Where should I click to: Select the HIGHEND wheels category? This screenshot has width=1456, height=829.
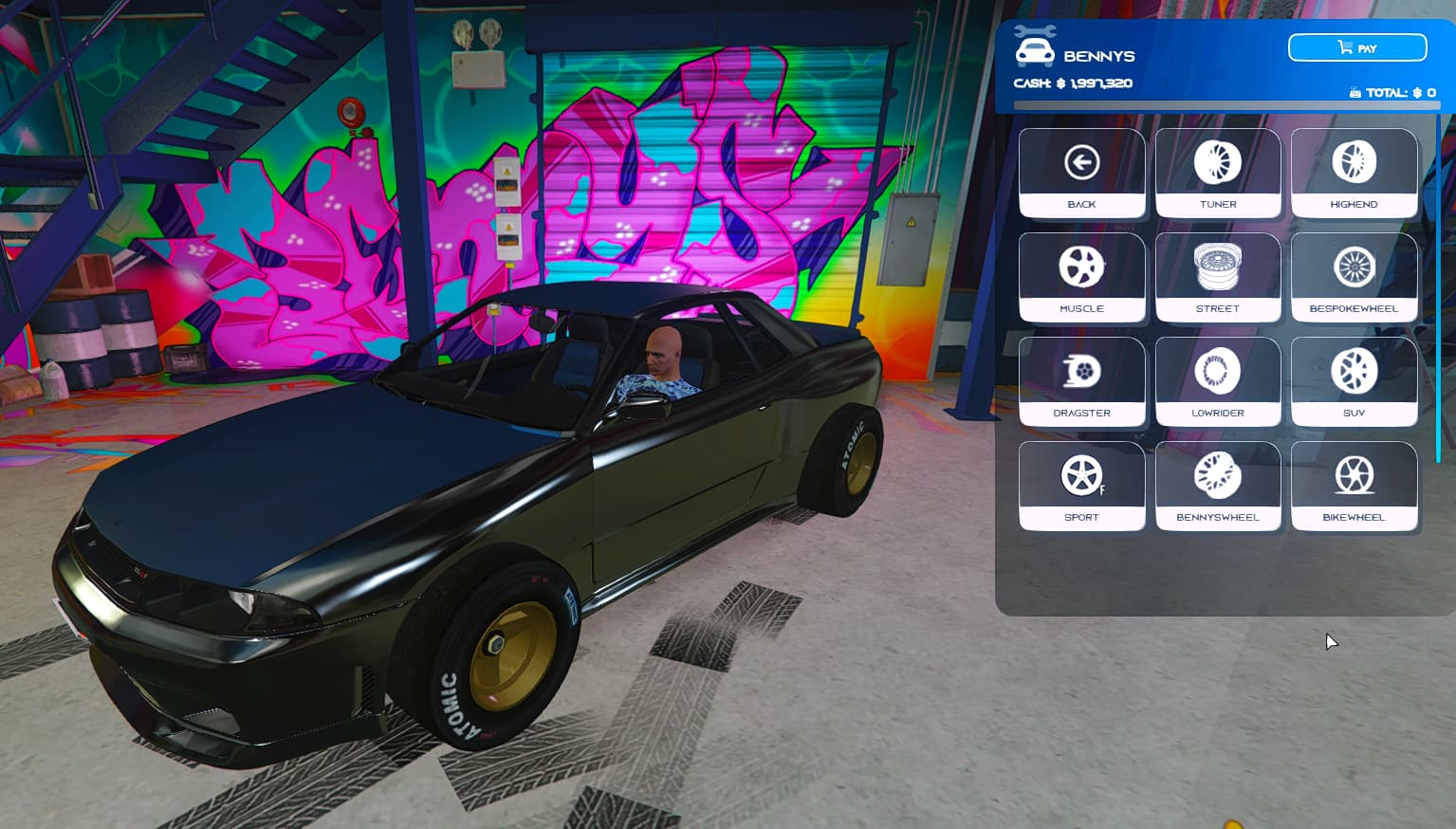pyautogui.click(x=1355, y=174)
